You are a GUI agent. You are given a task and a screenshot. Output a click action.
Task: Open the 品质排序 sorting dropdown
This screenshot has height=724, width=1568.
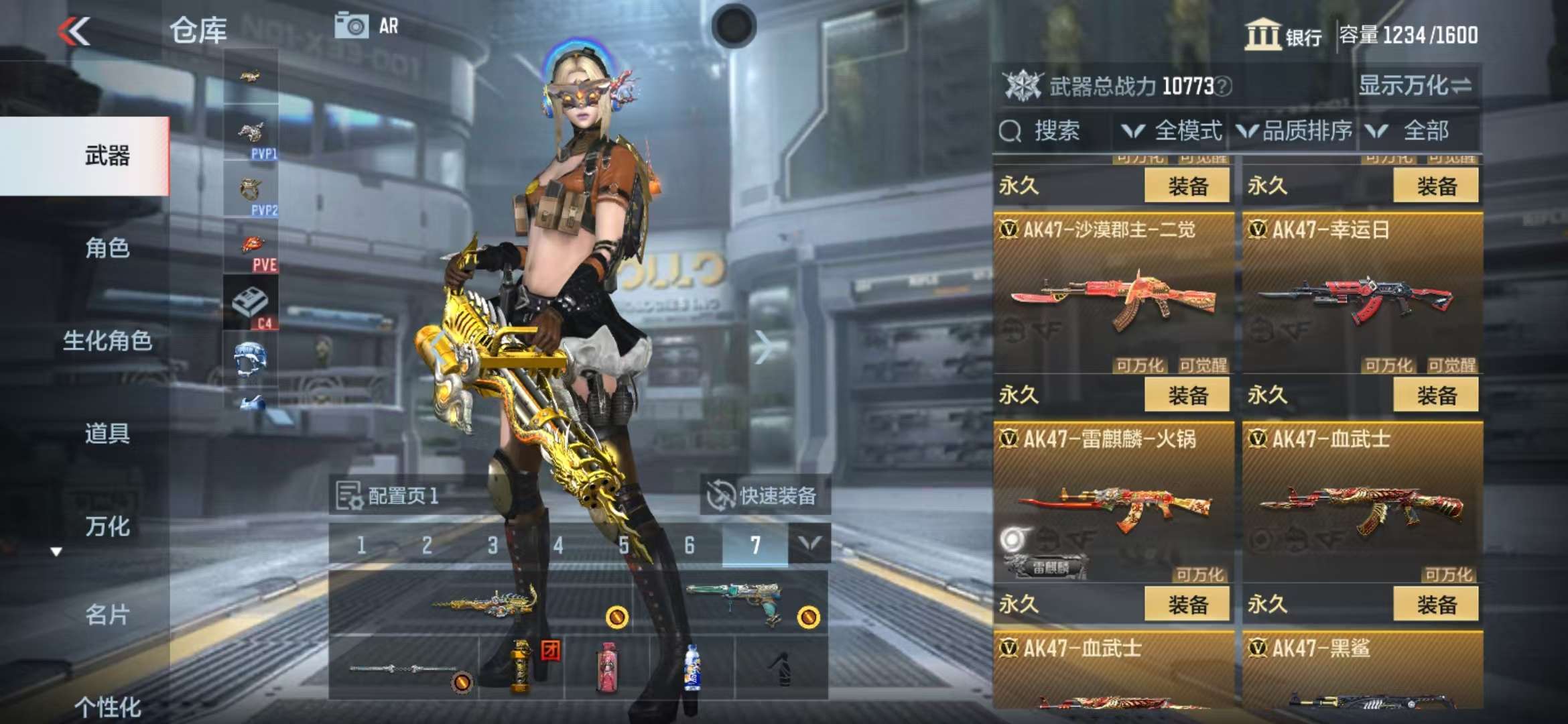(x=1295, y=131)
